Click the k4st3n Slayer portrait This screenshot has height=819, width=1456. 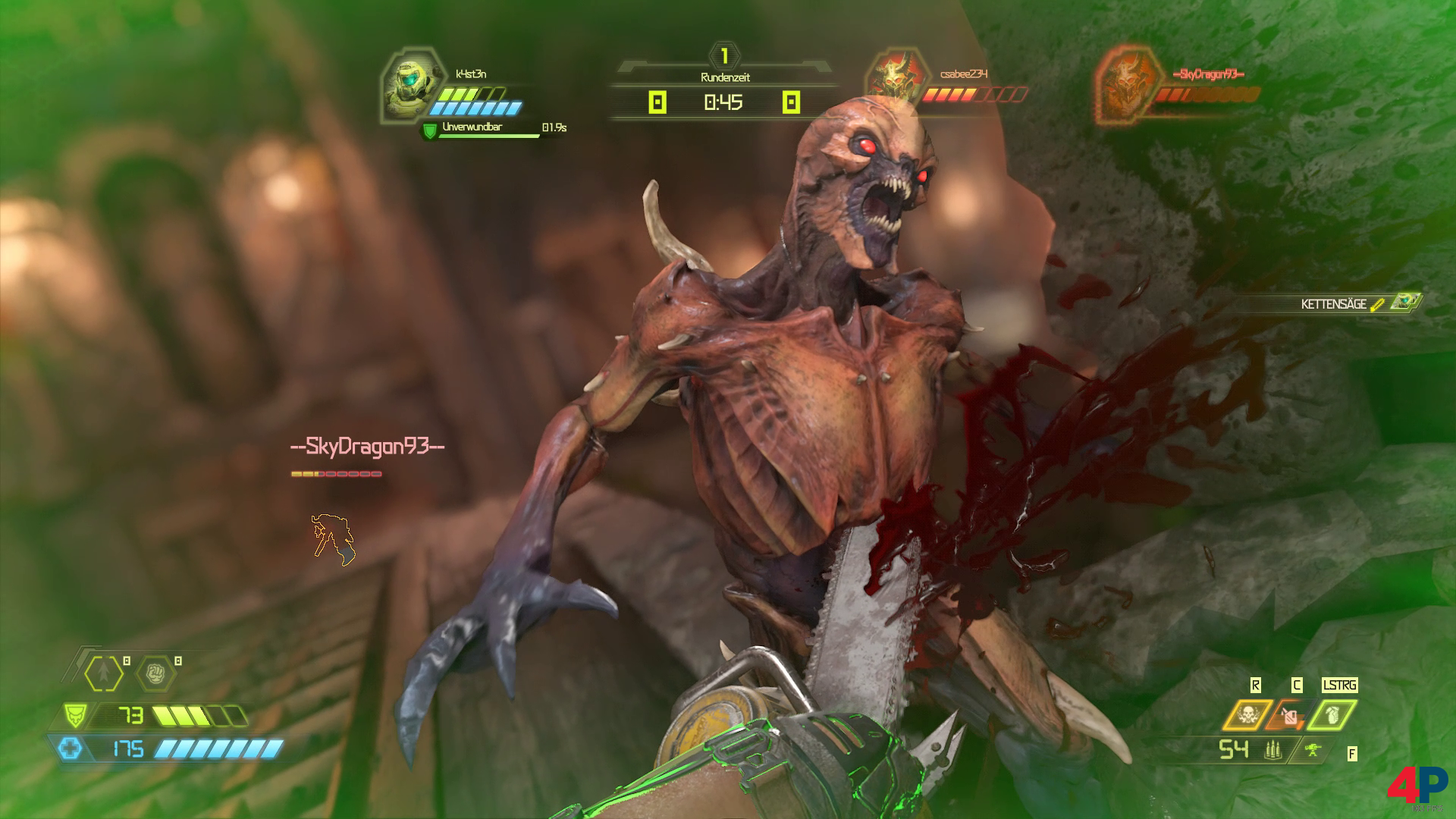[x=407, y=86]
